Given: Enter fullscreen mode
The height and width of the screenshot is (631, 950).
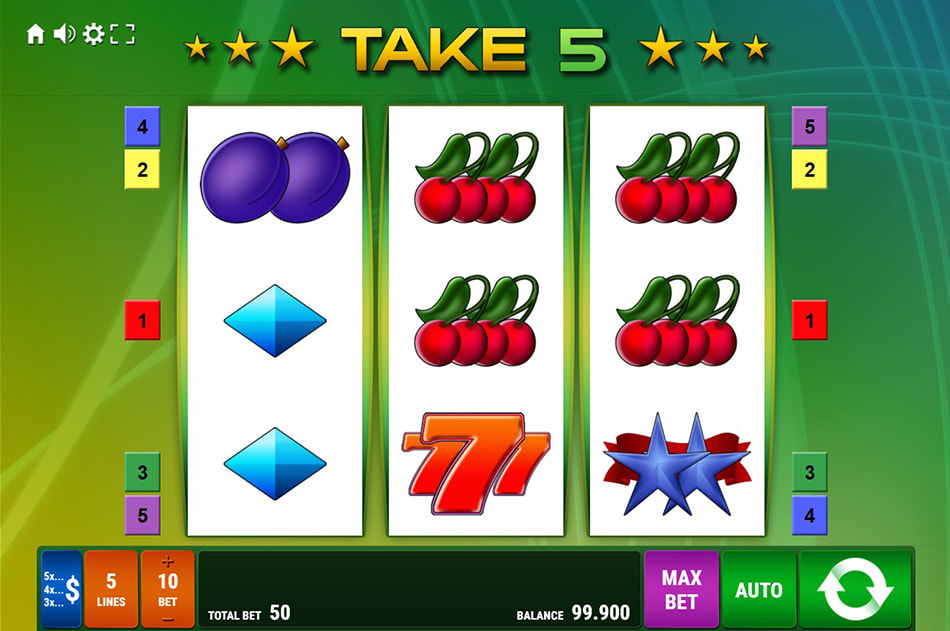Looking at the screenshot, I should 122,35.
